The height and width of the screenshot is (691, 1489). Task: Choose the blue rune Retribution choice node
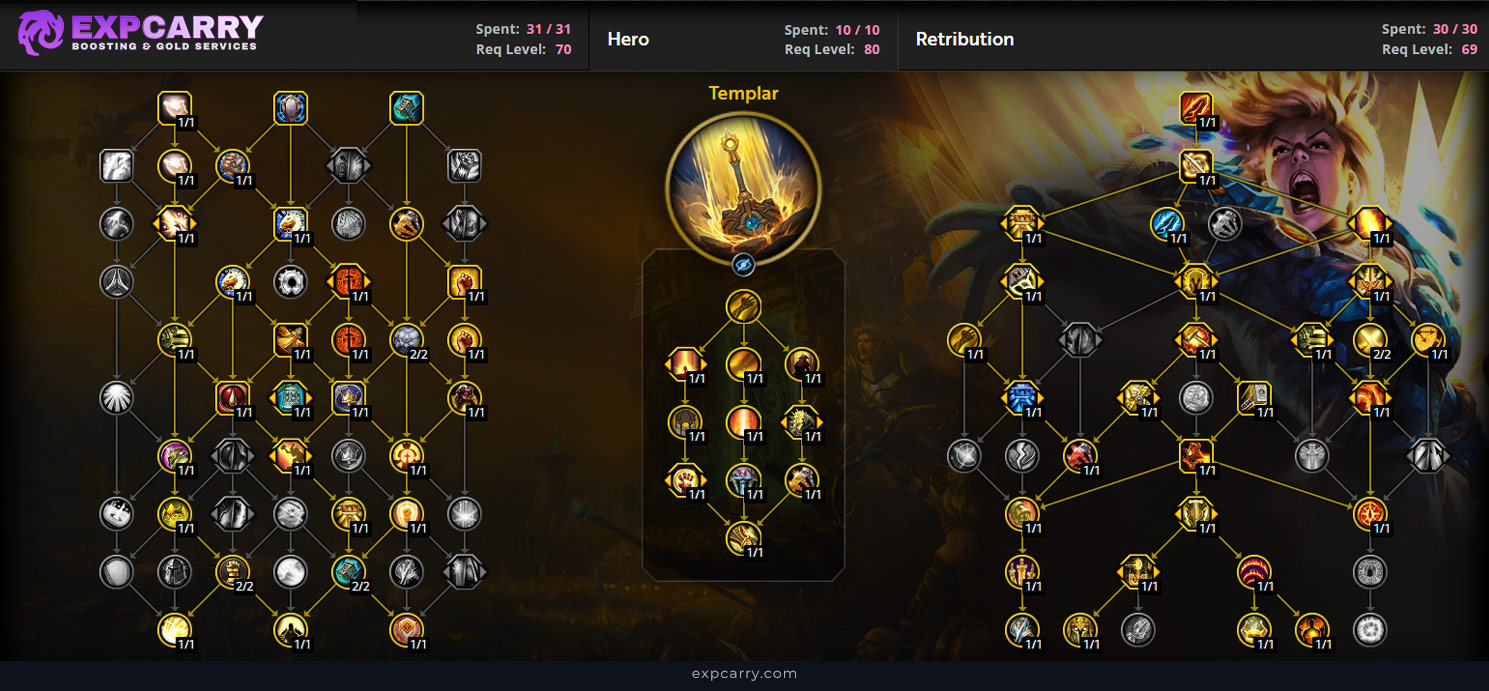point(1022,398)
